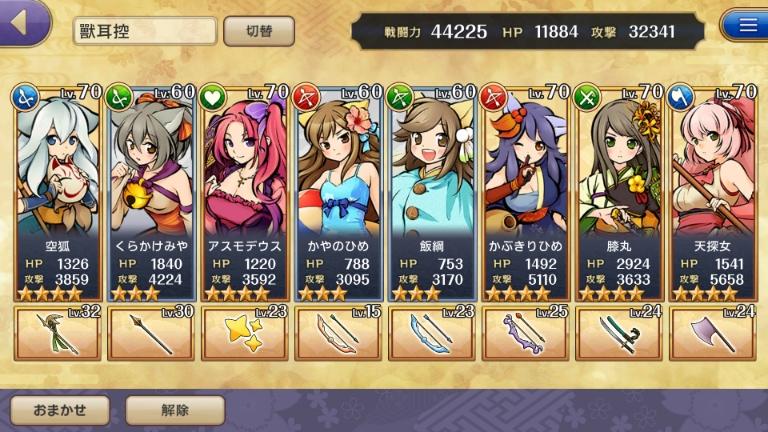Choose the かぶきりひめ character card
Image resolution: width=768 pixels, height=432 pixels.
pyautogui.click(x=525, y=190)
